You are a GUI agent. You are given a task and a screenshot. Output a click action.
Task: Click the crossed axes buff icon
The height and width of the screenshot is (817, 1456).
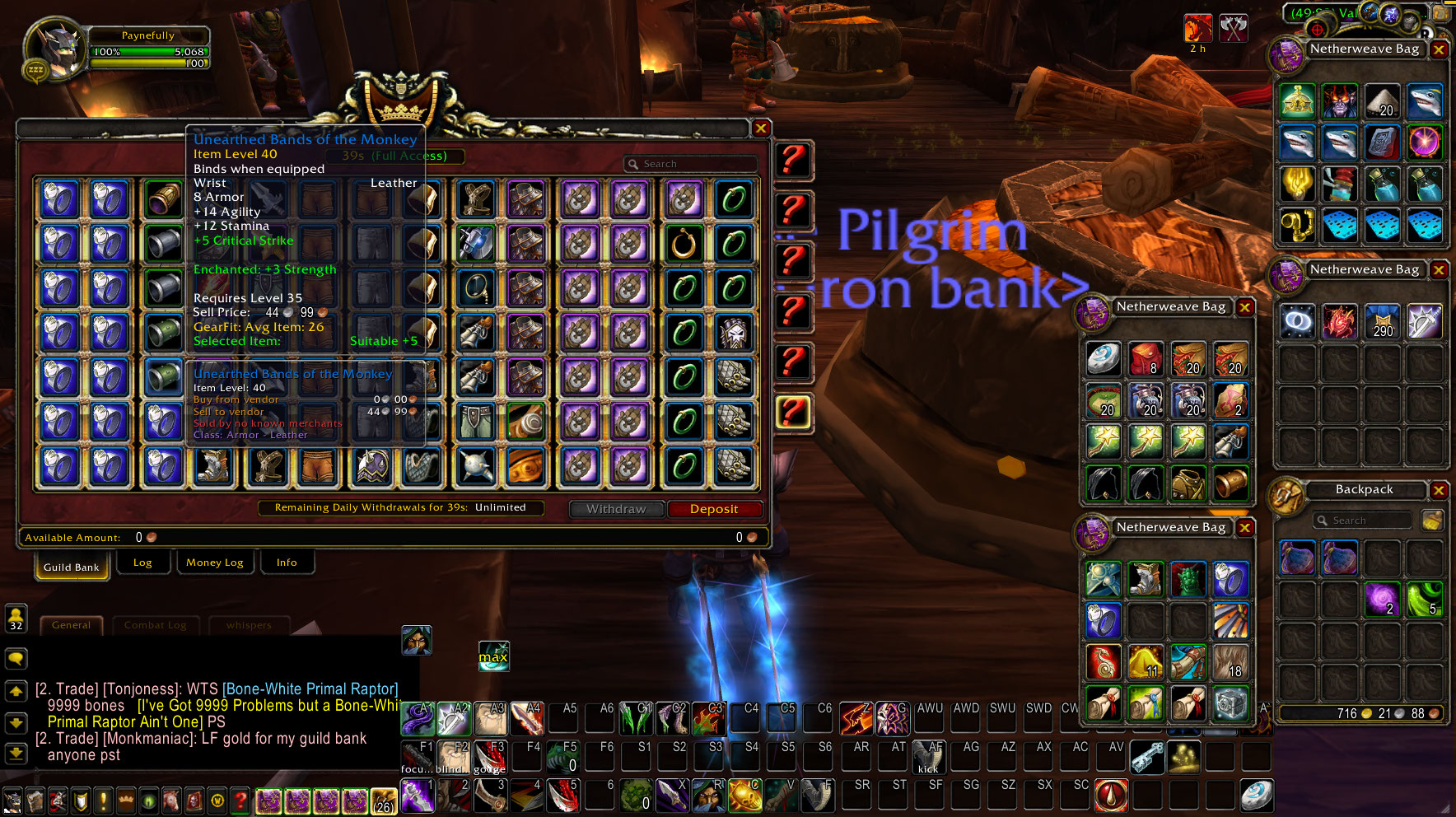[x=1233, y=29]
